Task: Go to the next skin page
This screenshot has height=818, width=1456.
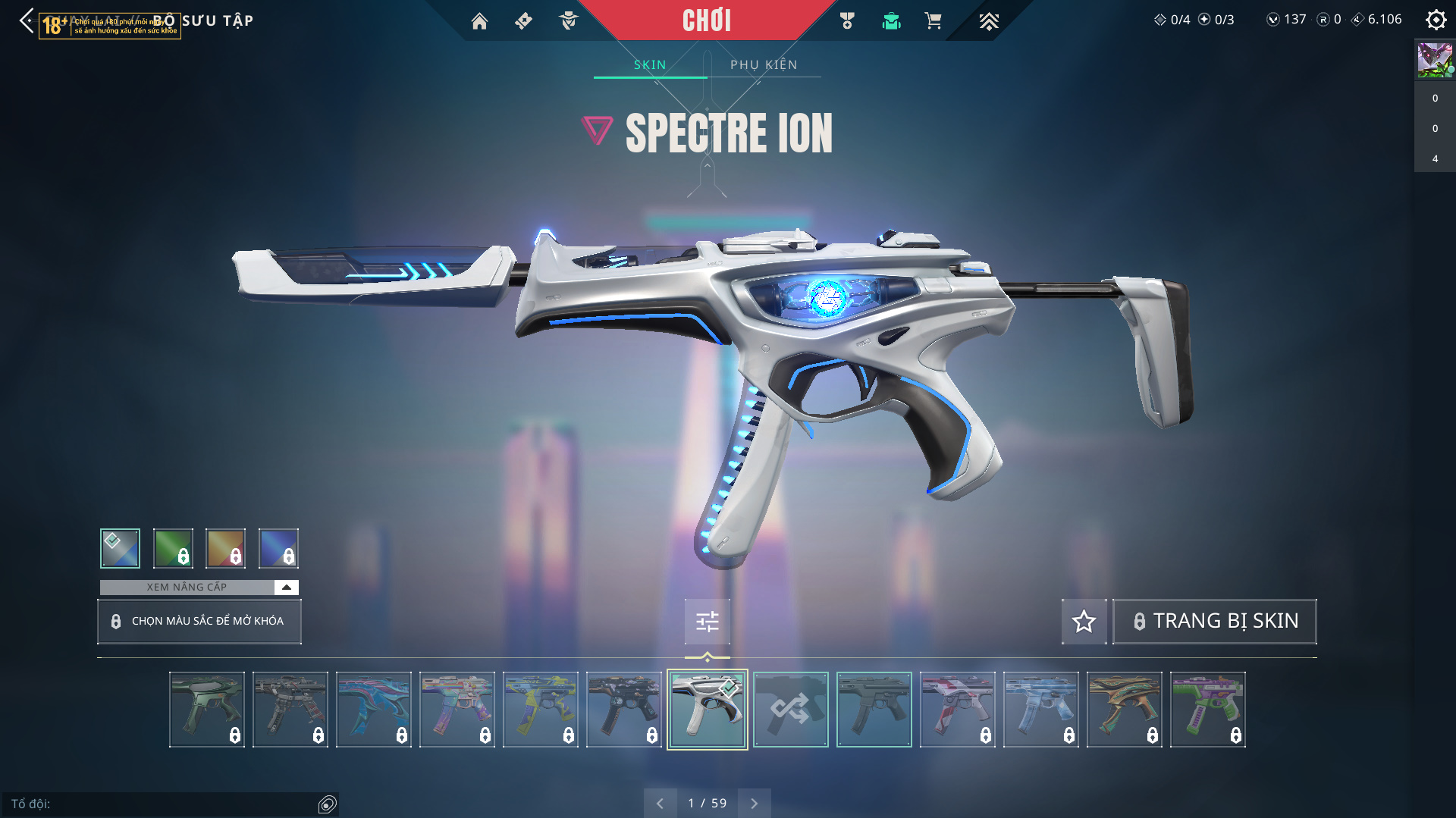Action: (x=754, y=804)
